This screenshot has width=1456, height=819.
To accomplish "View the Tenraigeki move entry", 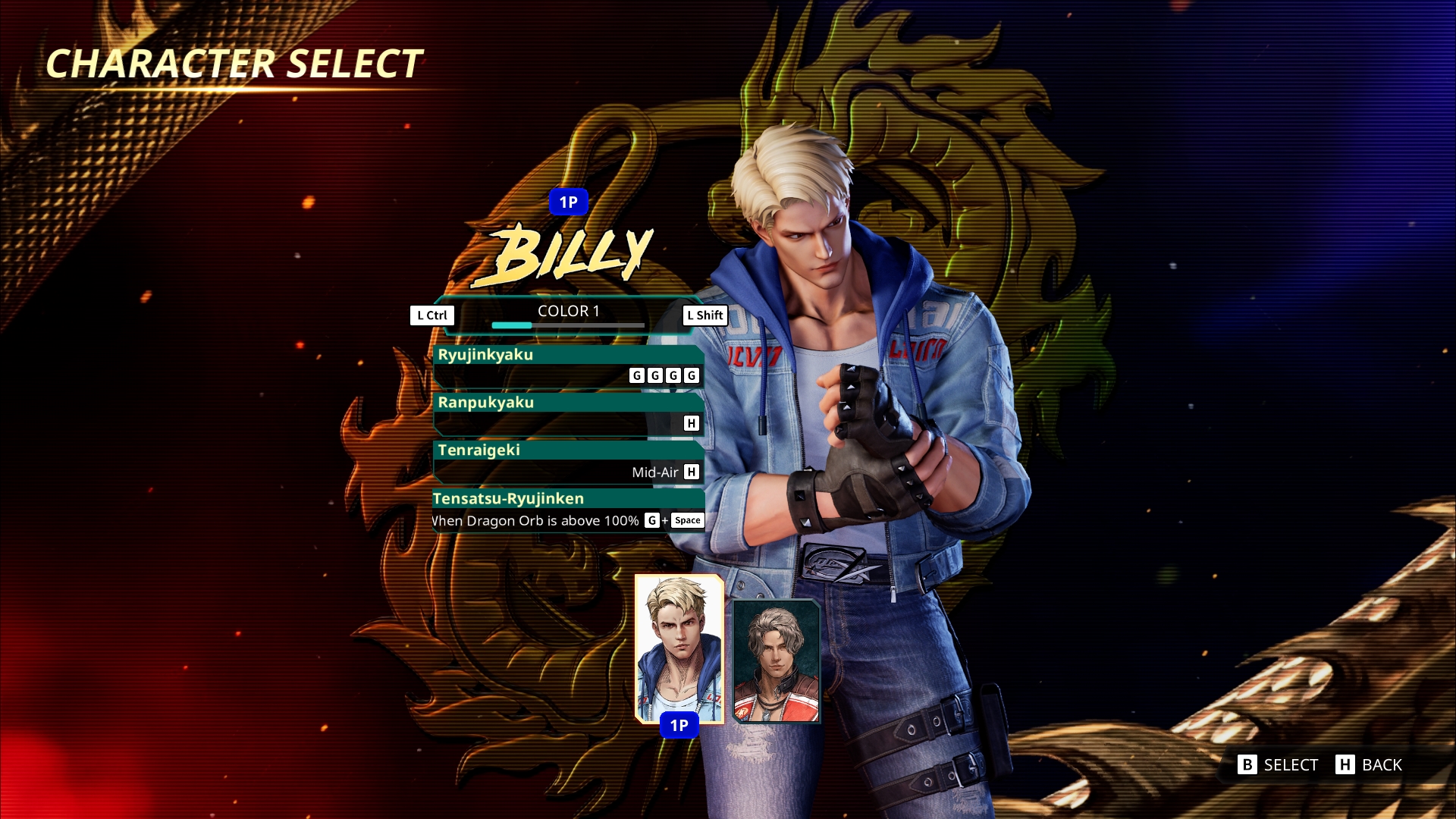I will (x=568, y=461).
